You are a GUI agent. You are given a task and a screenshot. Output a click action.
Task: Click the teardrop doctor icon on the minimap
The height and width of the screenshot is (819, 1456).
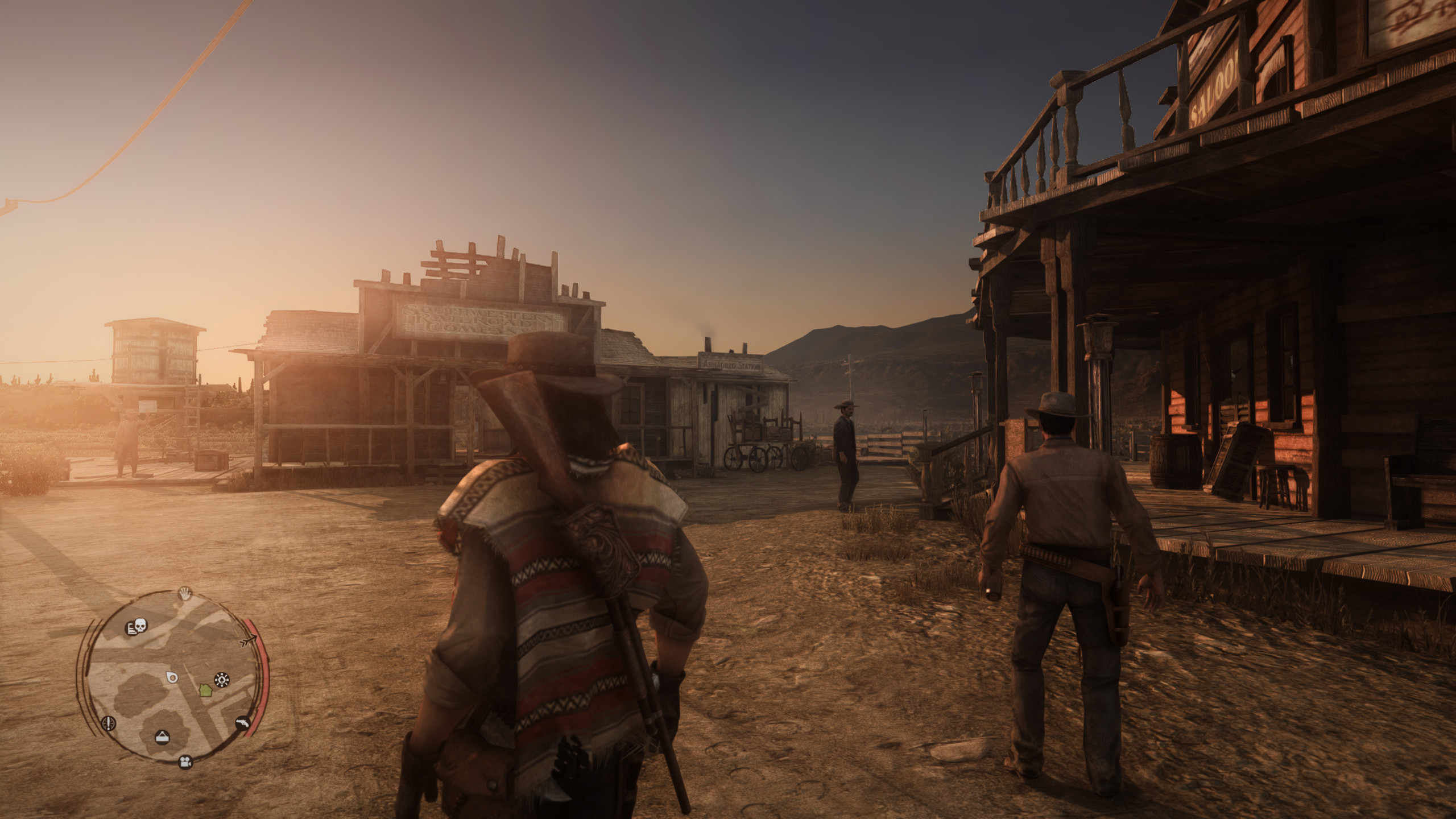pos(172,677)
